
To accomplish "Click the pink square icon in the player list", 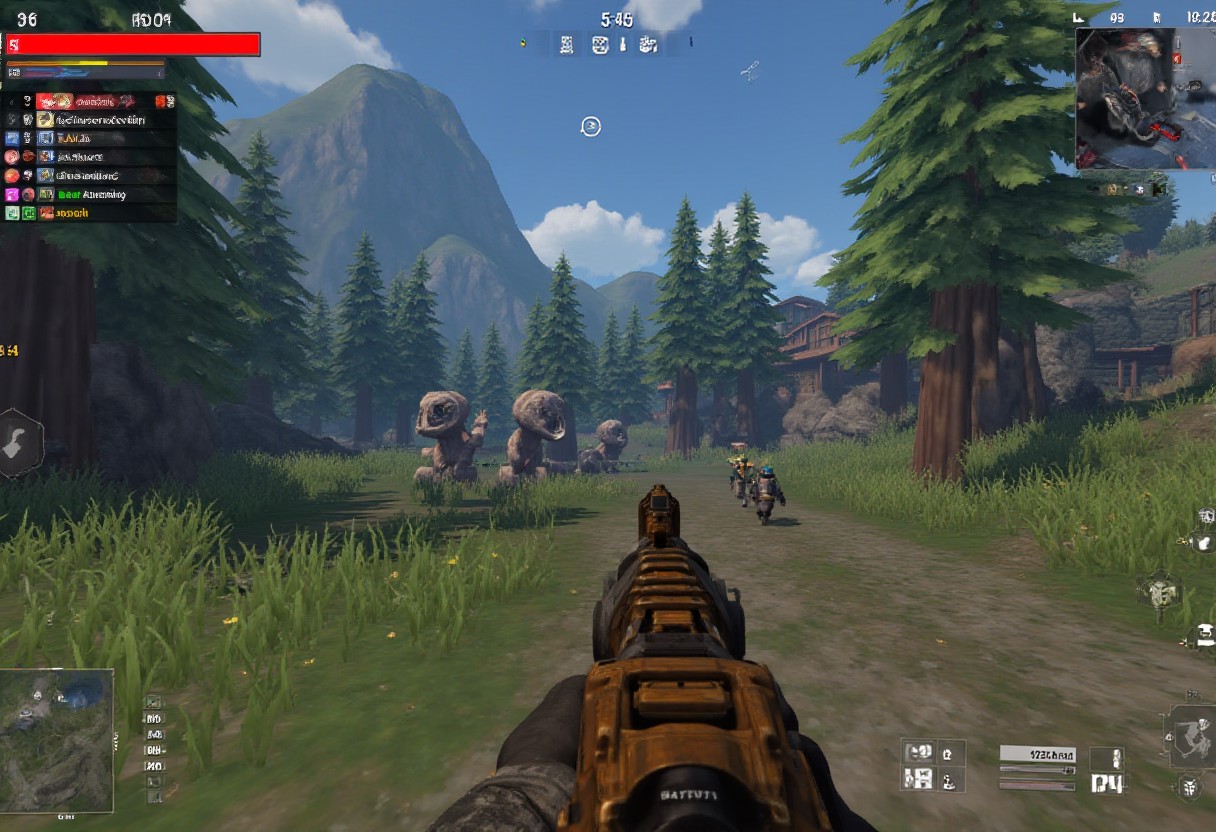I will coord(12,195).
